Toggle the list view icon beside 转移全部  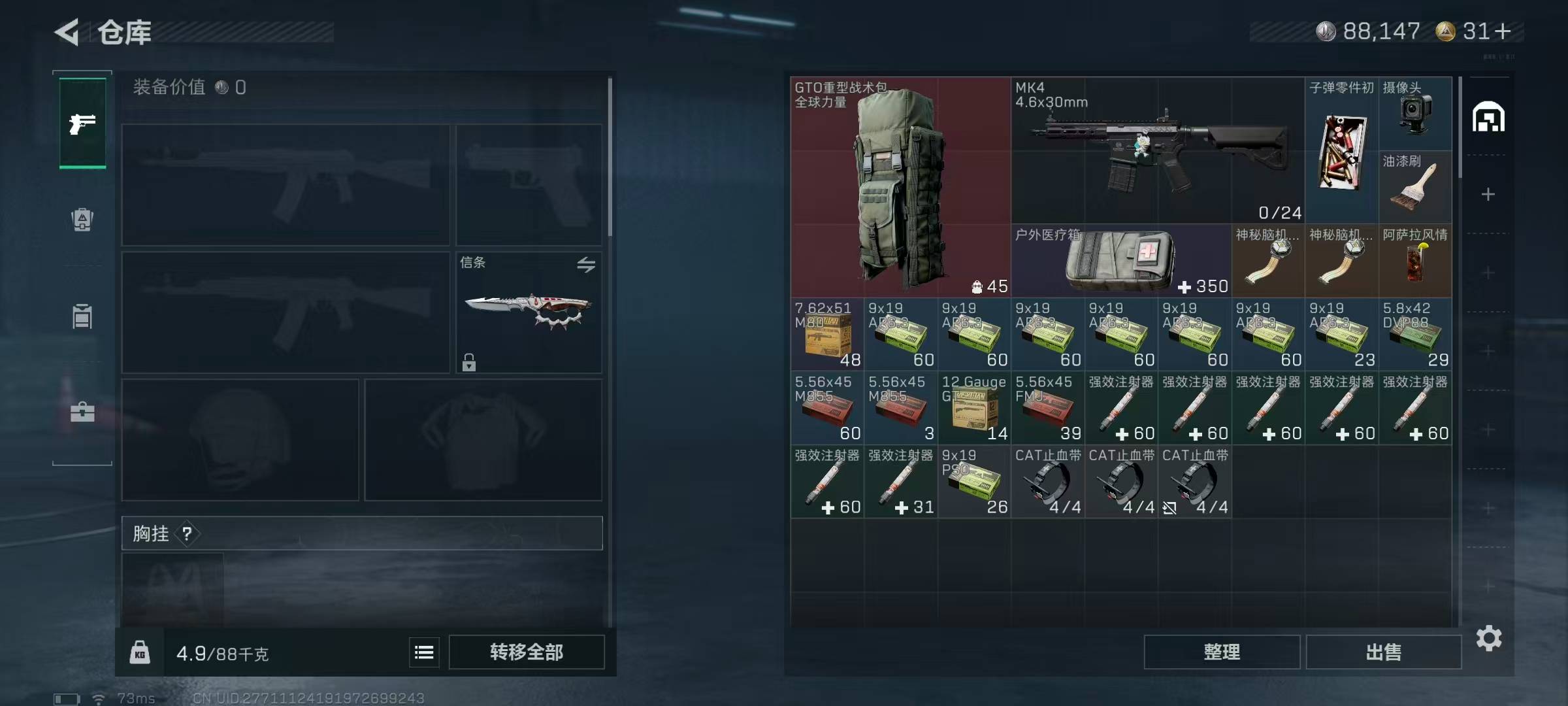(x=424, y=652)
